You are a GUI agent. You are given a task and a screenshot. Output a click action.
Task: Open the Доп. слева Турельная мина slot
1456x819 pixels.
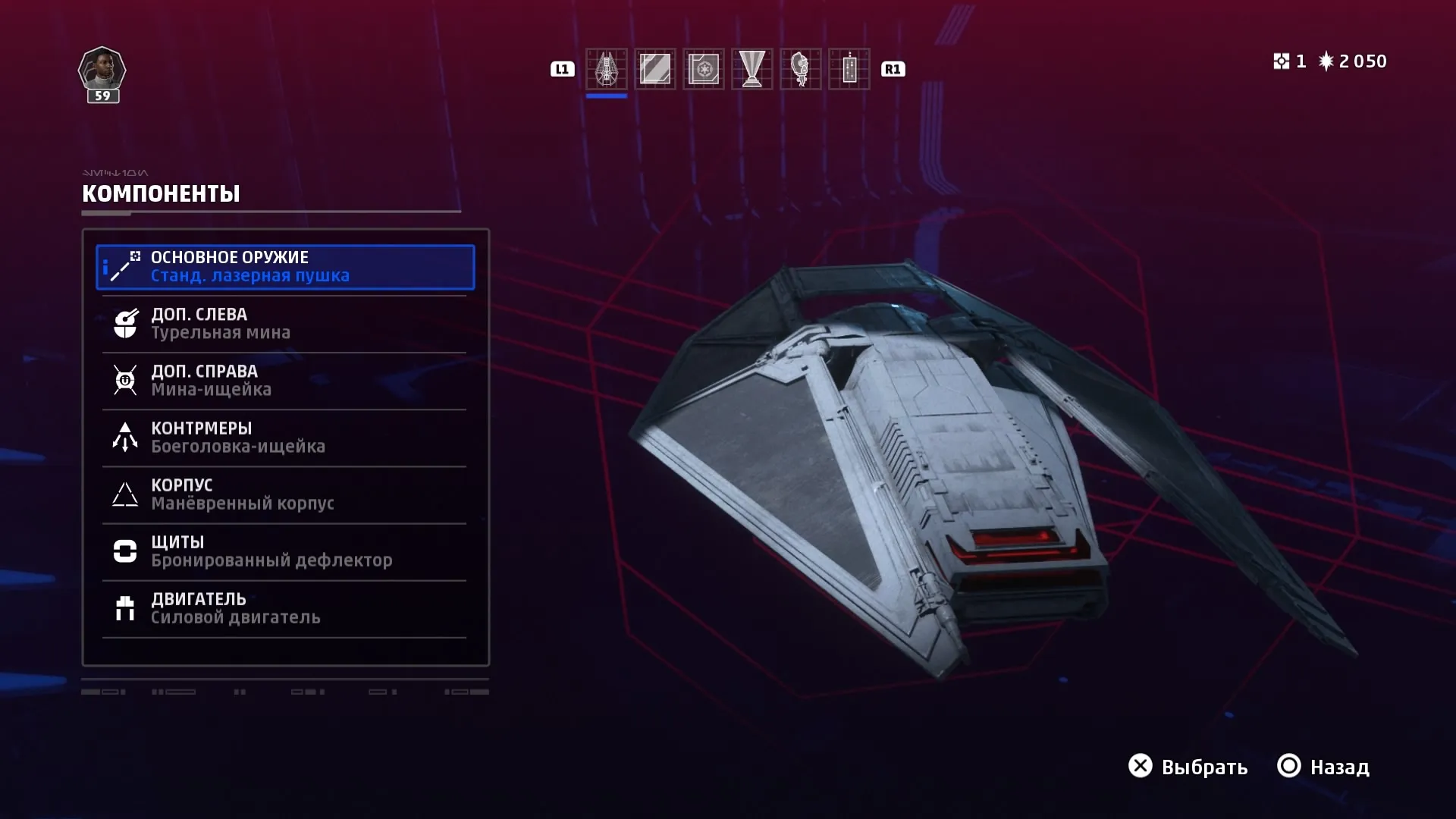[285, 324]
